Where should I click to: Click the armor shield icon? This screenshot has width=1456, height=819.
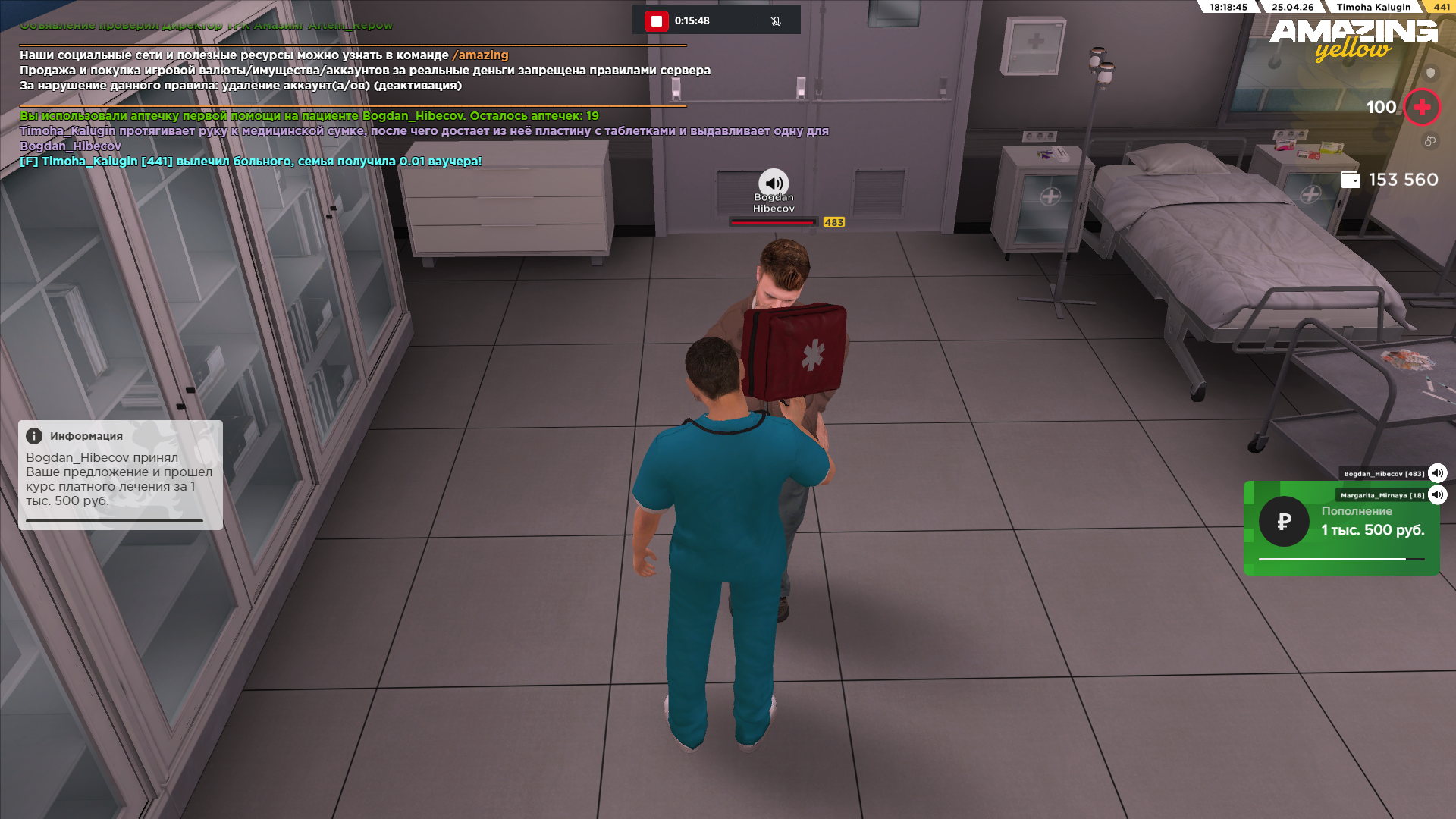(x=1430, y=73)
